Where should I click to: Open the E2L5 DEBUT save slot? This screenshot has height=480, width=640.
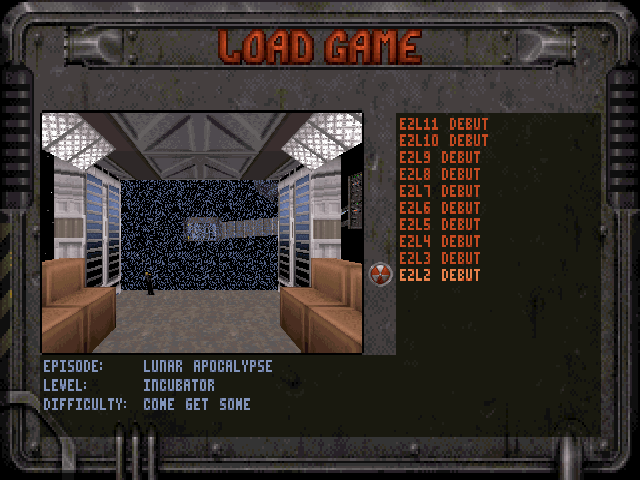pyautogui.click(x=439, y=225)
